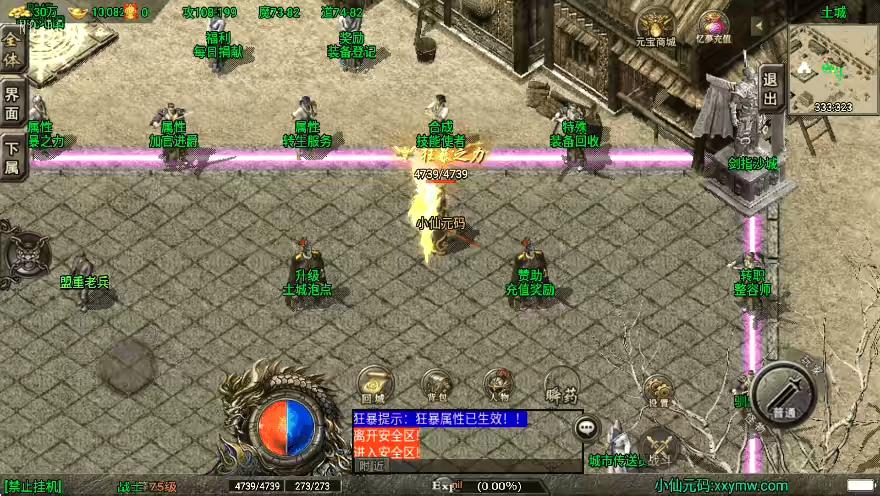Use the 回城 return-to-town icon
The height and width of the screenshot is (496, 880).
click(x=374, y=385)
